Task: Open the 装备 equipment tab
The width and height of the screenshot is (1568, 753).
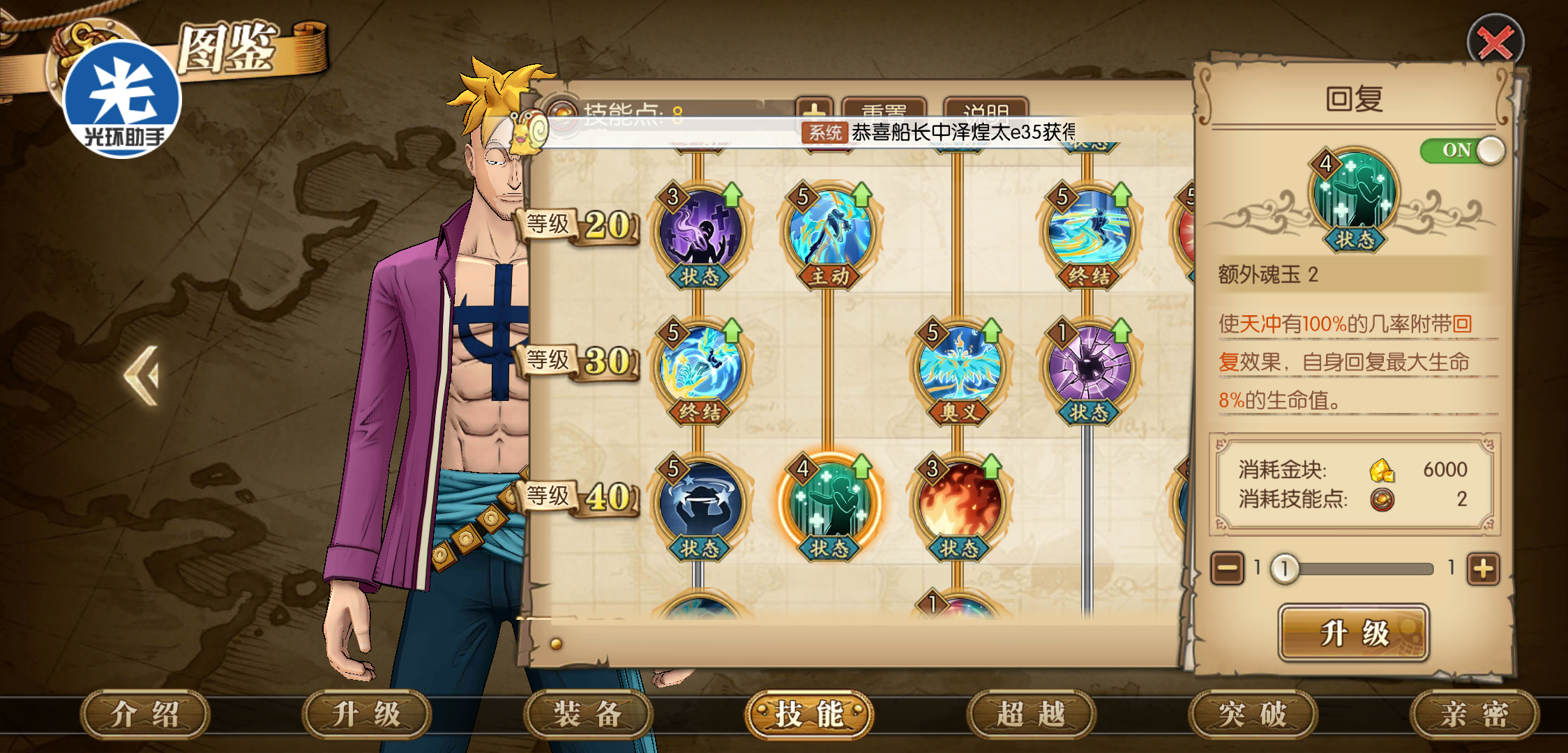Action: point(587,714)
